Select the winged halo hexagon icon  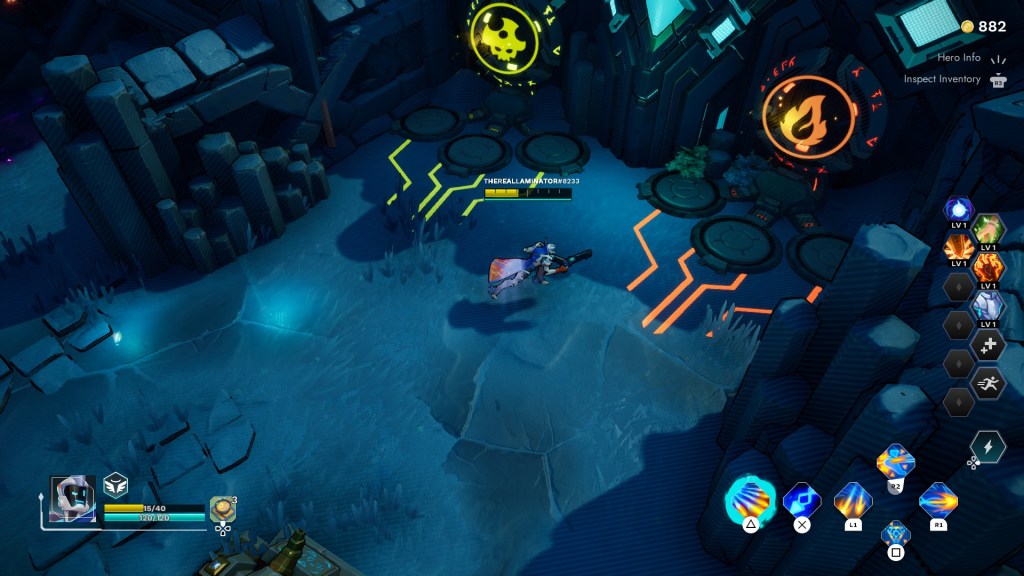pos(115,485)
